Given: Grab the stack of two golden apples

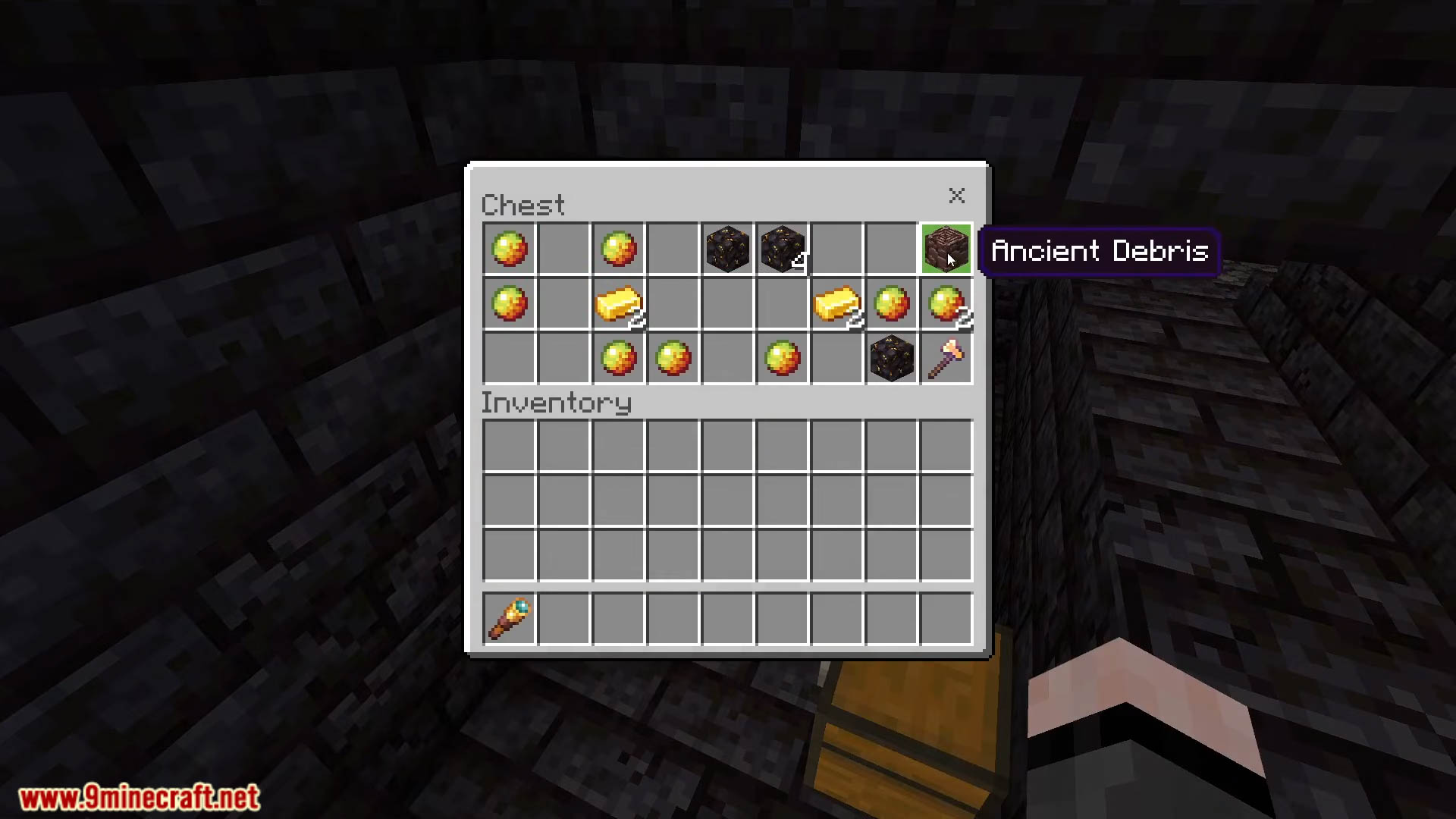Looking at the screenshot, I should (946, 304).
